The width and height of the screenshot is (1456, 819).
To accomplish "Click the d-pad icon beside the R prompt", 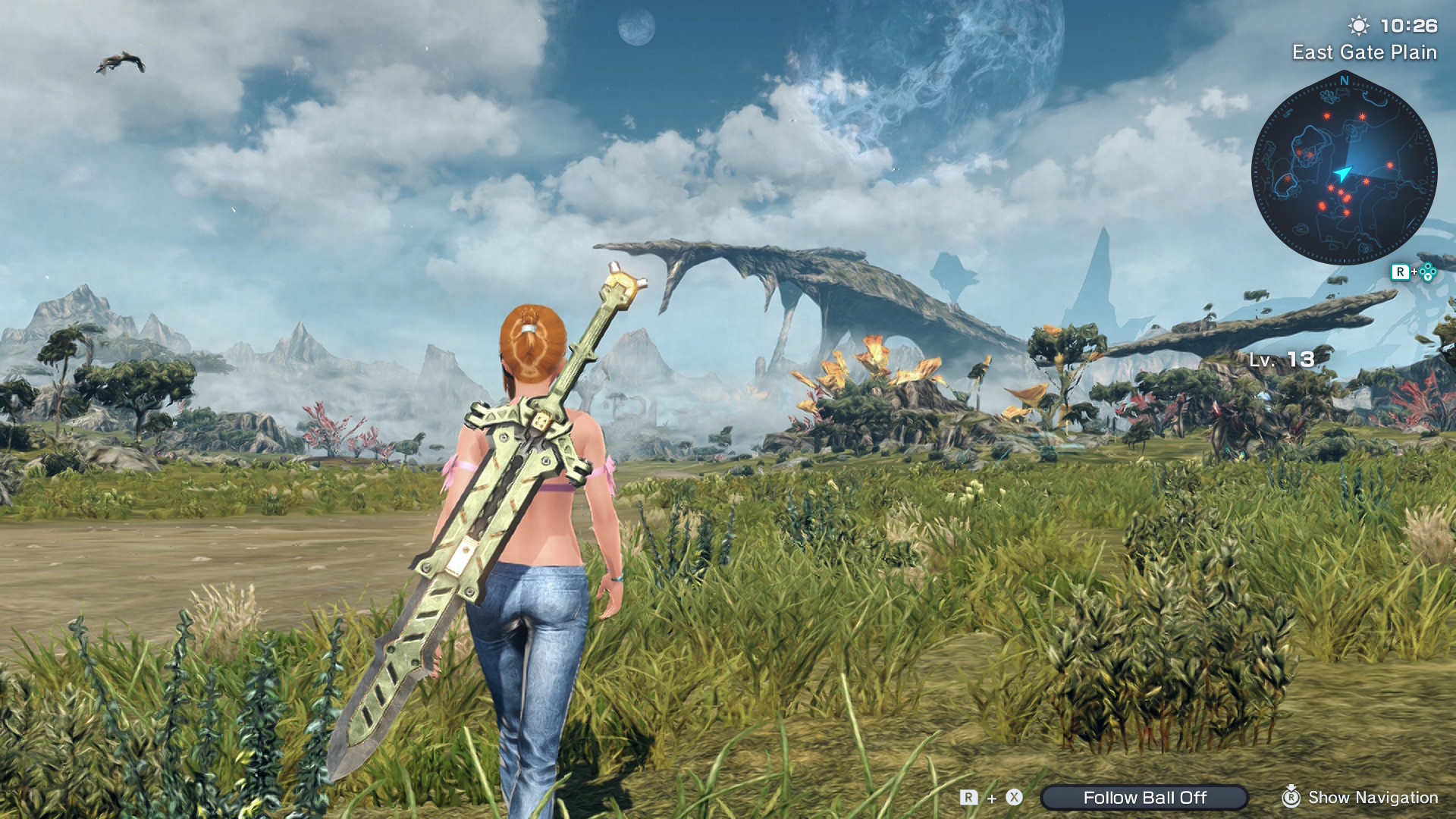I will click(x=1428, y=271).
